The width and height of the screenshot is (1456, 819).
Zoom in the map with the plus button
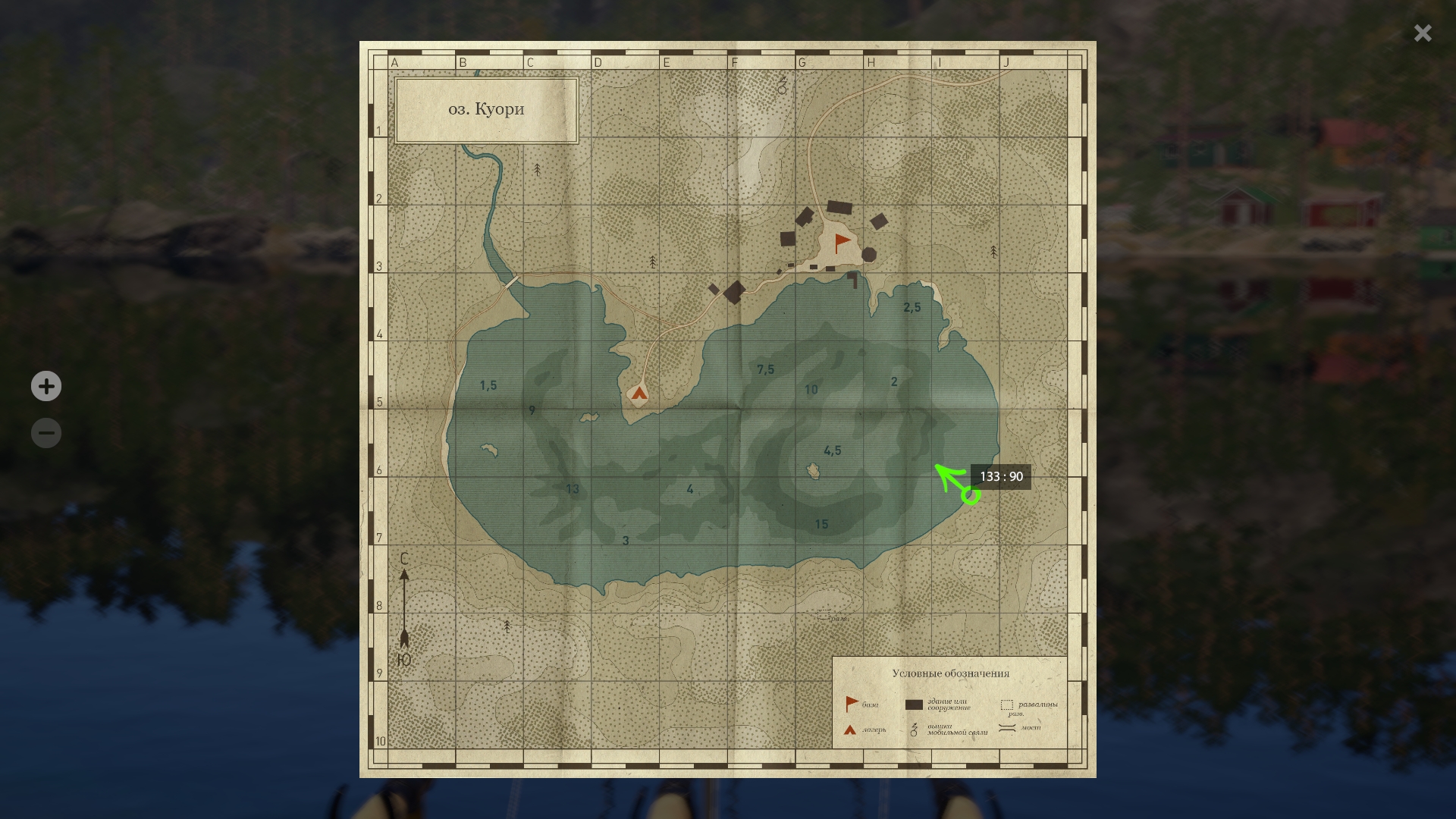[46, 387]
